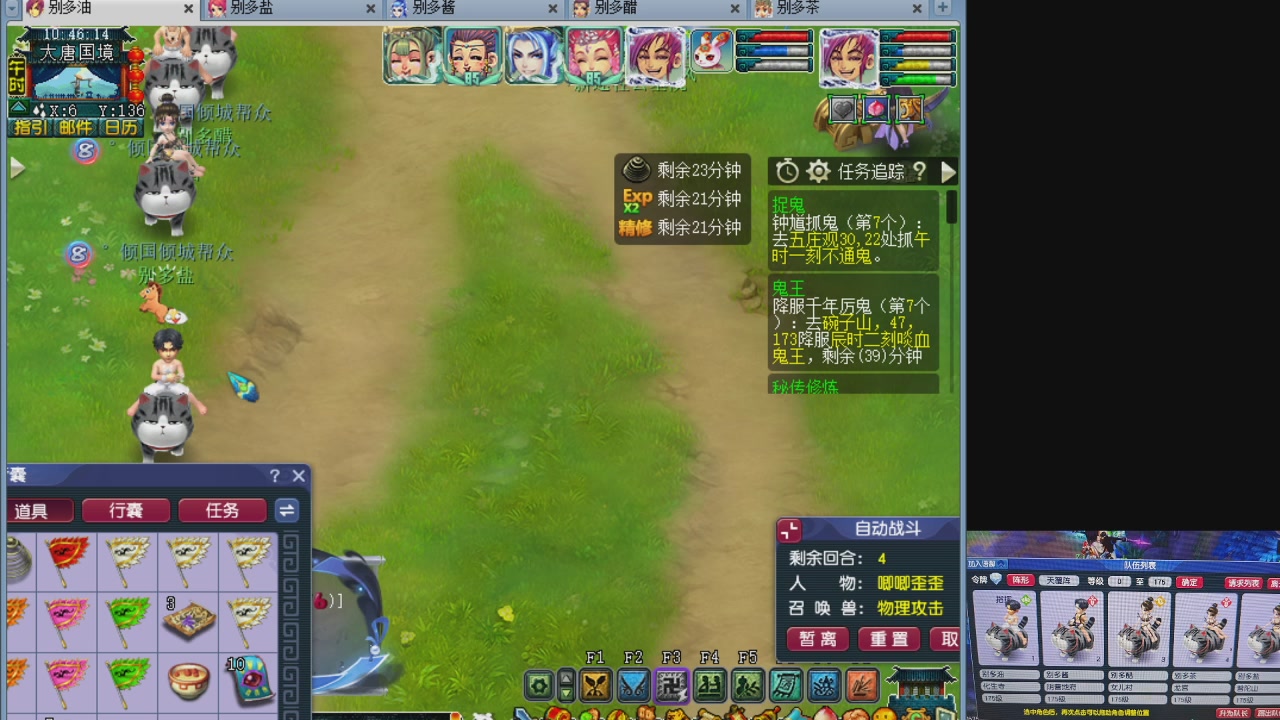Viewport: 1280px width, 720px height.
Task: Click the clock icon on the task tracker
Action: click(787, 170)
